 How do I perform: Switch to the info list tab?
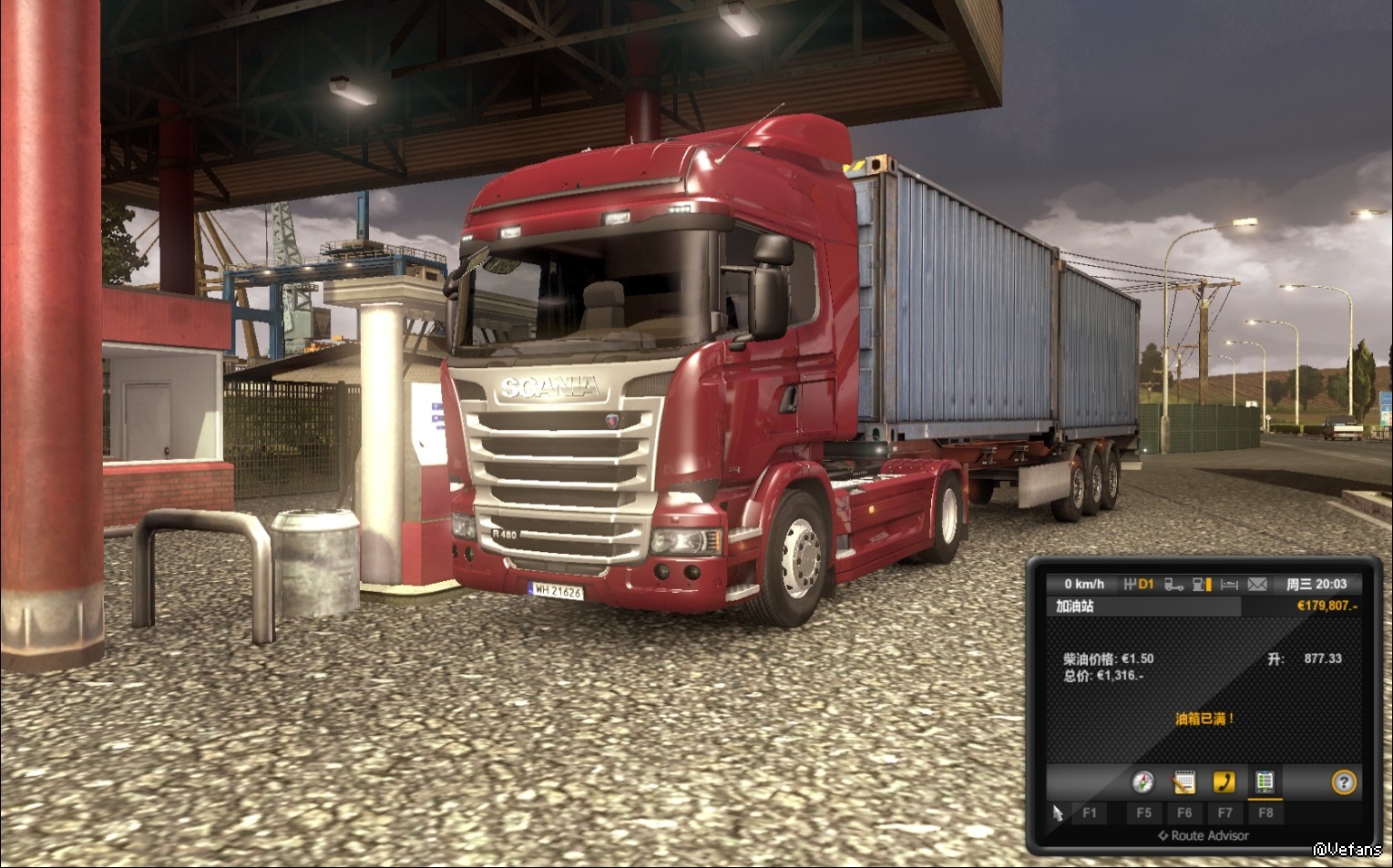[x=1265, y=781]
